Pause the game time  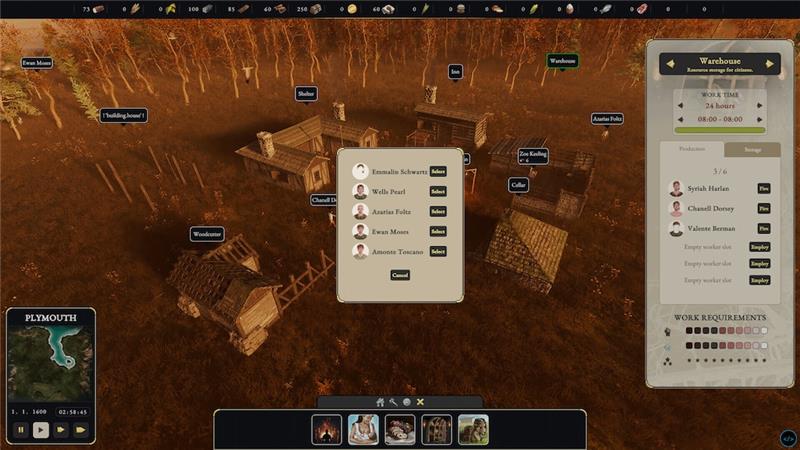pos(21,430)
